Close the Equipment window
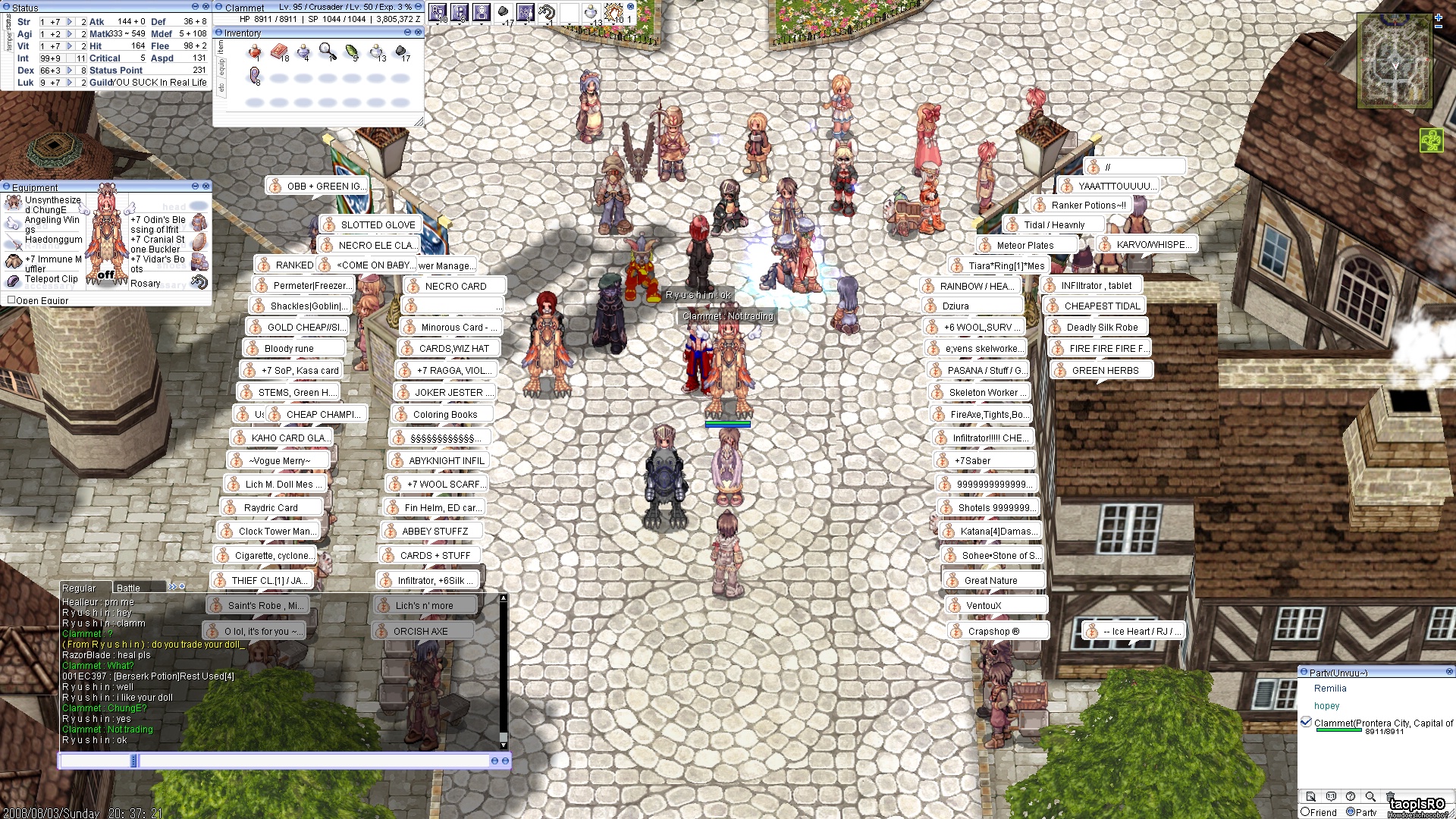 click(x=206, y=187)
